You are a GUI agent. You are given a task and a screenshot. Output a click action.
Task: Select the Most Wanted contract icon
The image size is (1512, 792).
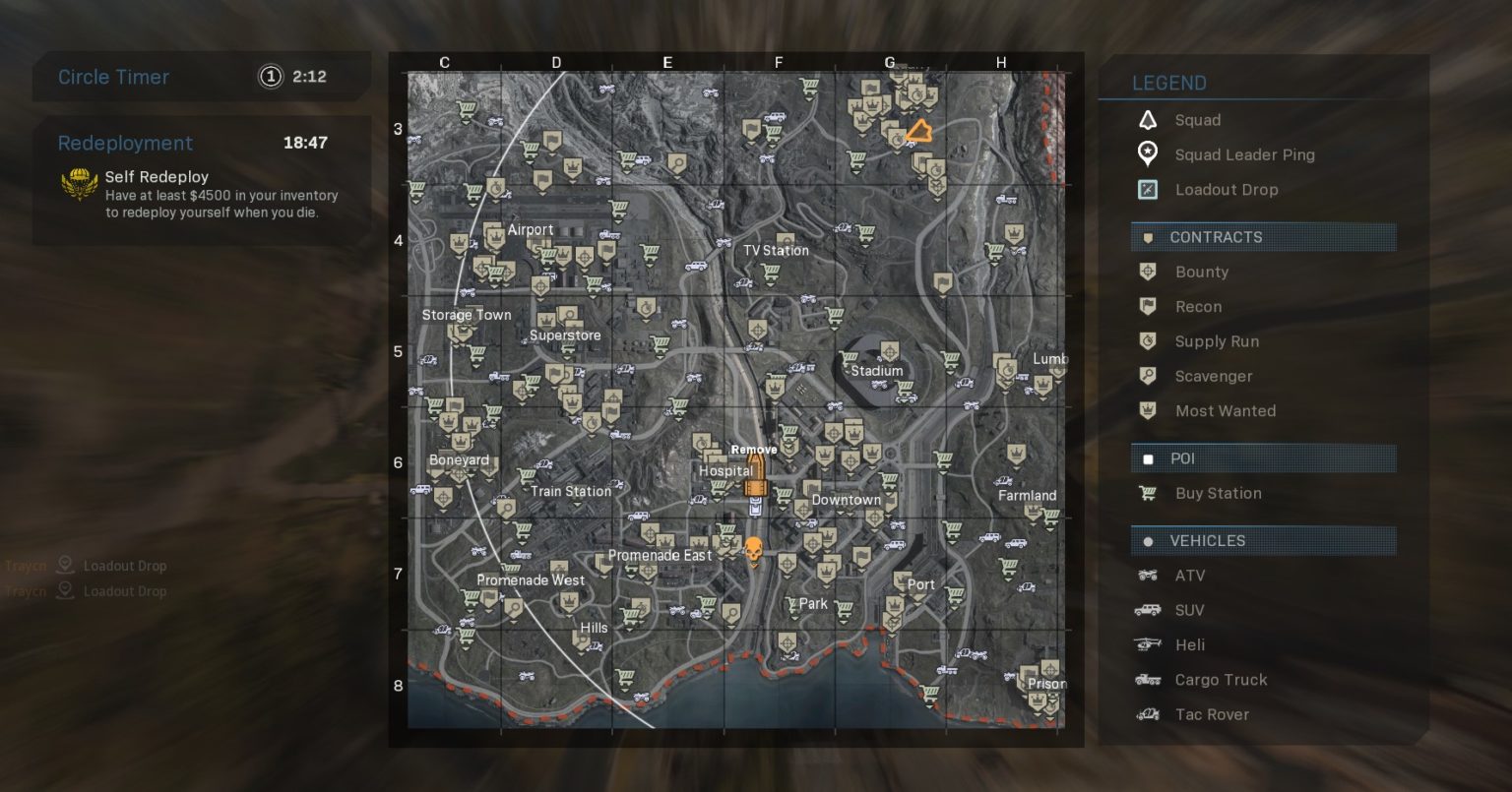(1147, 411)
